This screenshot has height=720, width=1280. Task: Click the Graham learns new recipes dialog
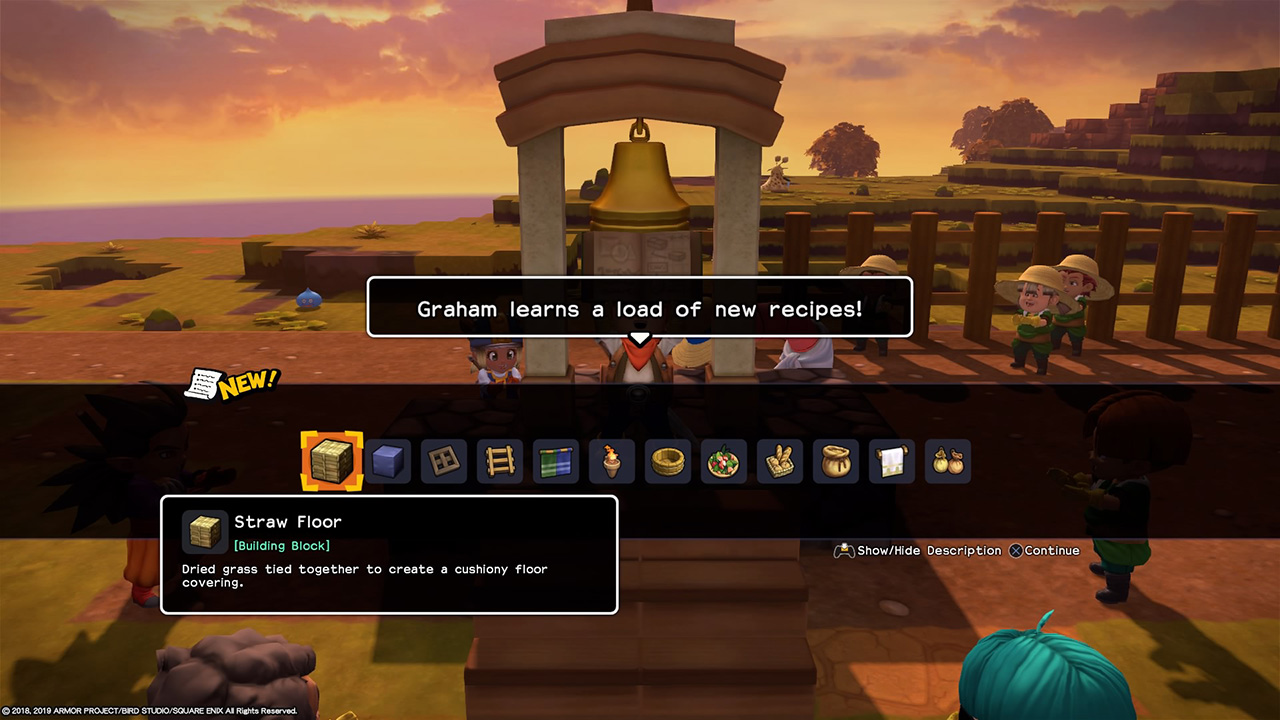640,308
